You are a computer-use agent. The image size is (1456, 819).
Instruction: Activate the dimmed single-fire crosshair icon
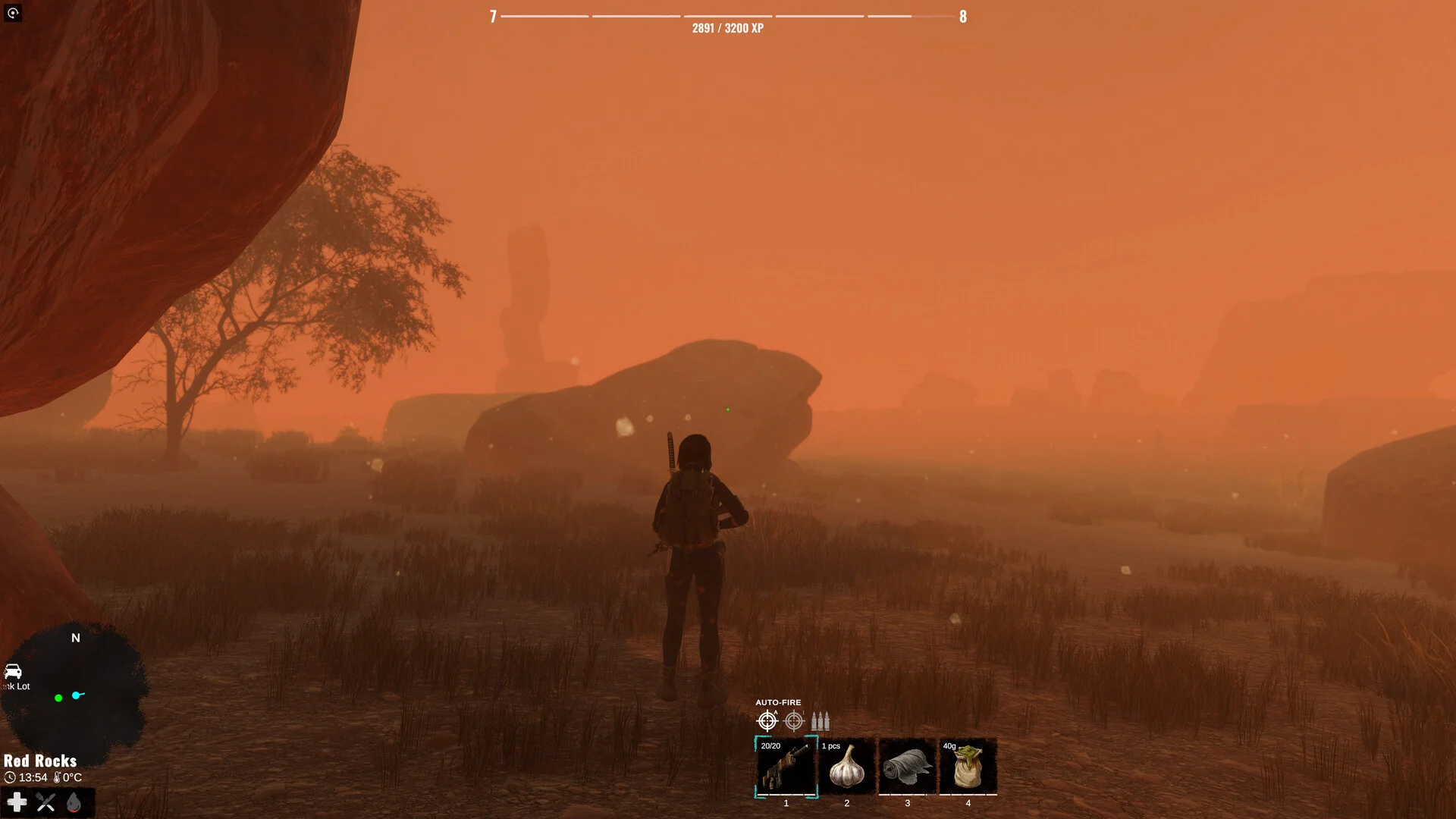(x=794, y=720)
